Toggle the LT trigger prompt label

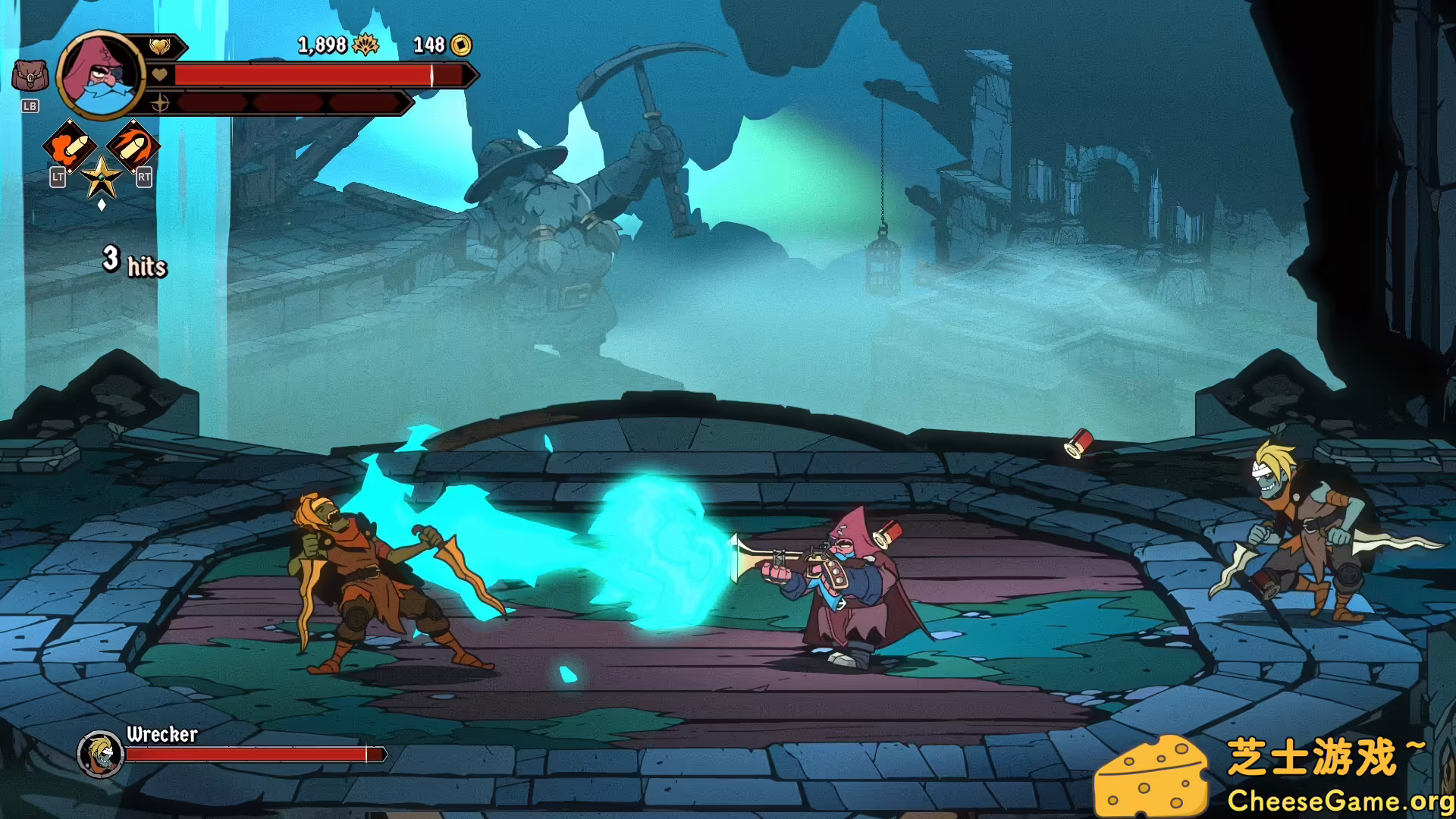(x=57, y=177)
